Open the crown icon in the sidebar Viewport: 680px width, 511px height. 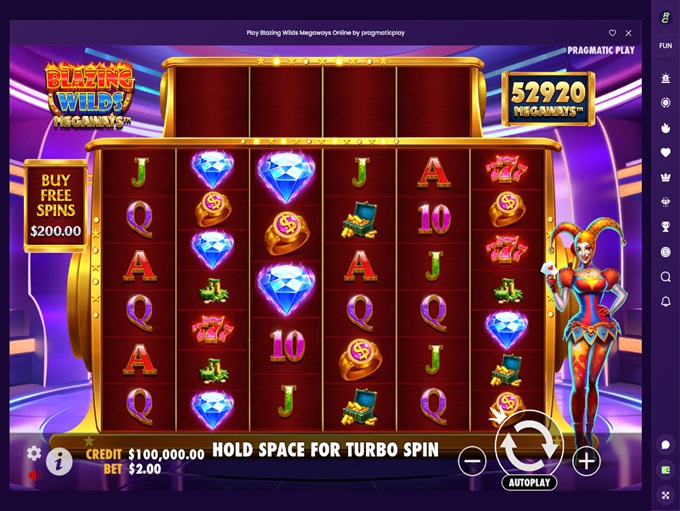pos(665,177)
